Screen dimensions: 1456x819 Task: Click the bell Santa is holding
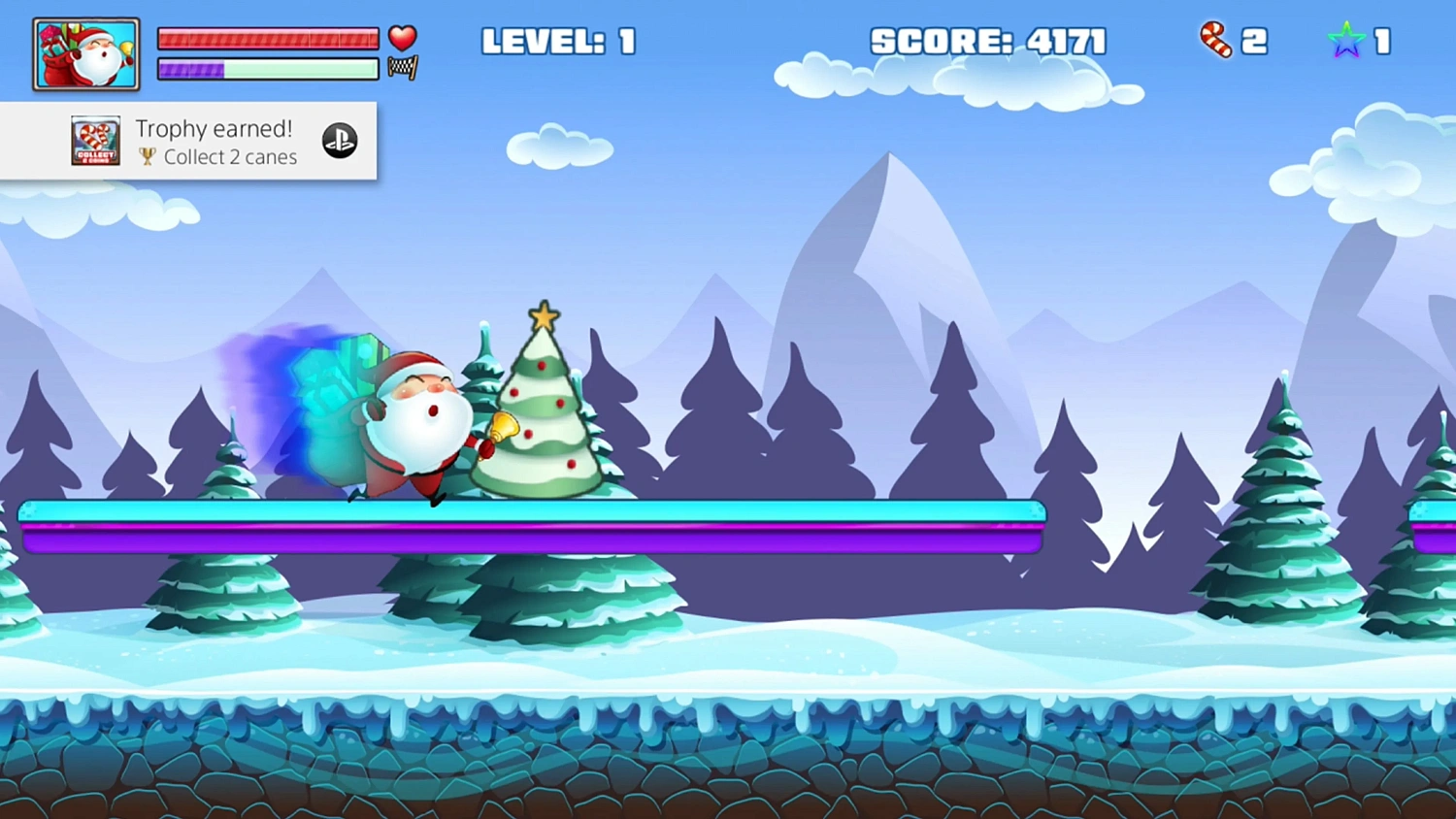coord(502,427)
